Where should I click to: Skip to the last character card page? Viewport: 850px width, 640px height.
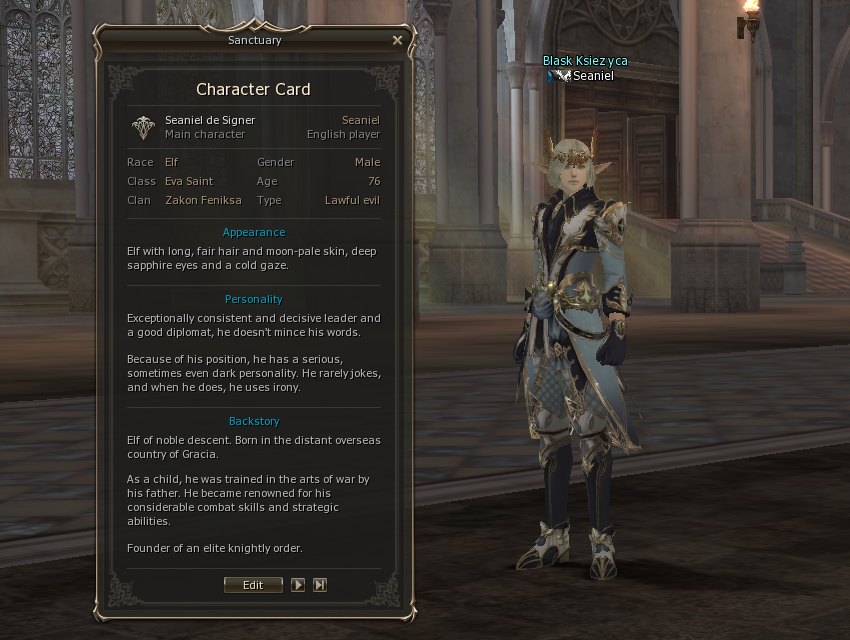320,585
